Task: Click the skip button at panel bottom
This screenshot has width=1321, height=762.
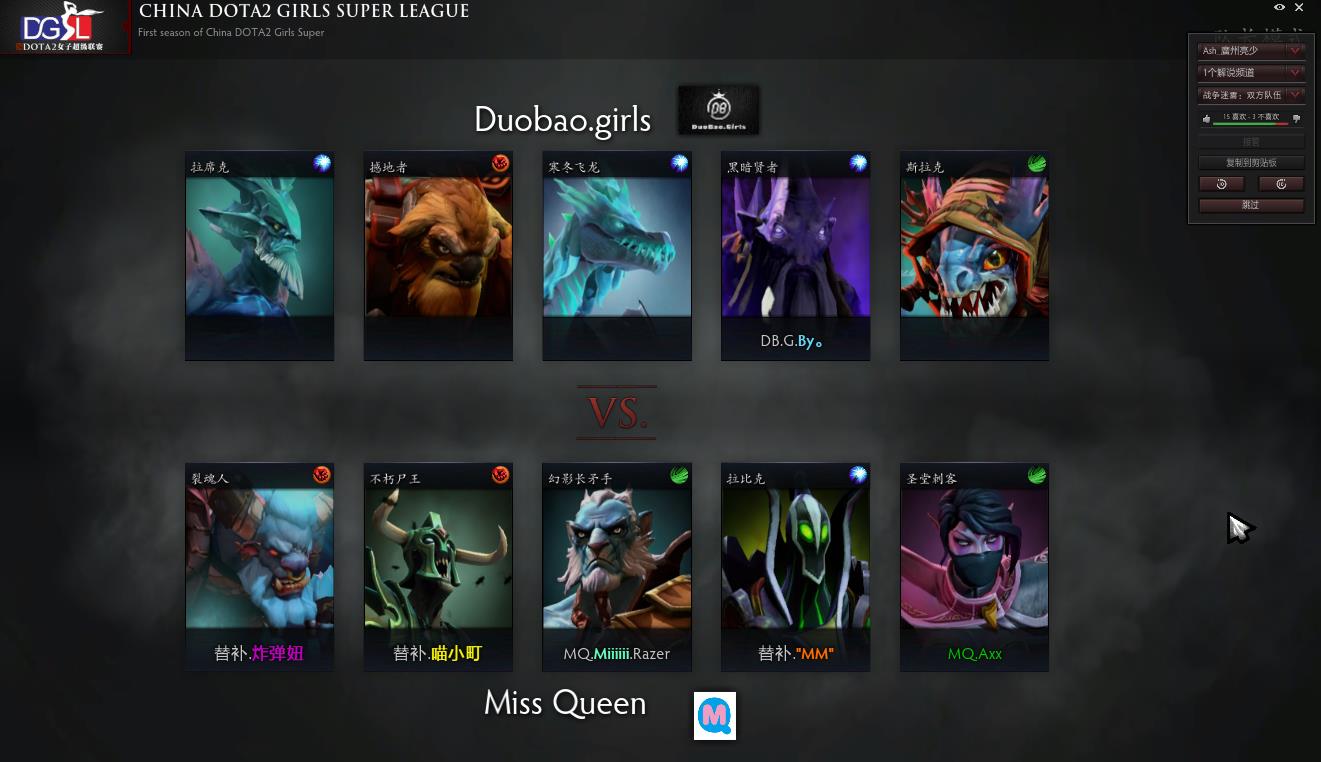Action: pos(1251,205)
